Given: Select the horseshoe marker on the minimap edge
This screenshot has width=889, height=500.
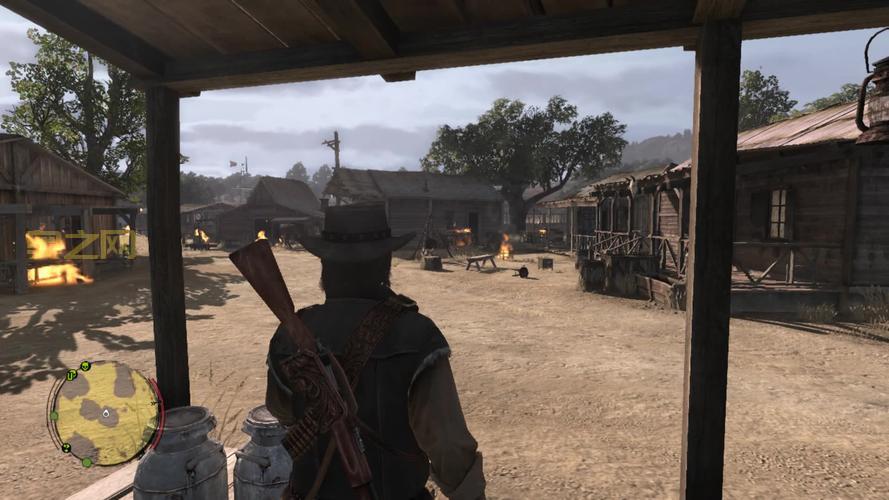Looking at the screenshot, I should (71, 375).
